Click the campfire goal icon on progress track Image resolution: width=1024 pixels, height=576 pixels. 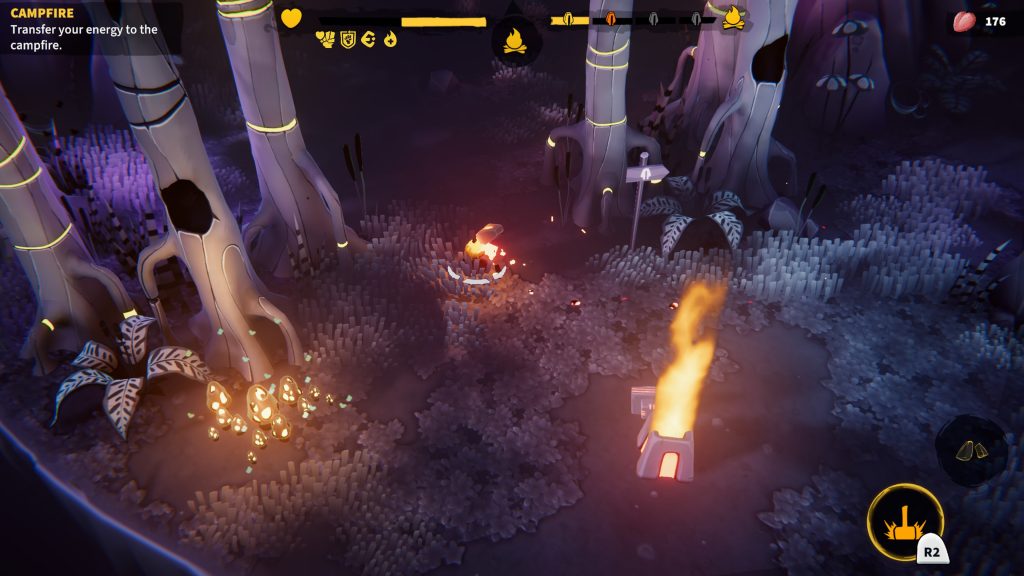click(x=733, y=18)
